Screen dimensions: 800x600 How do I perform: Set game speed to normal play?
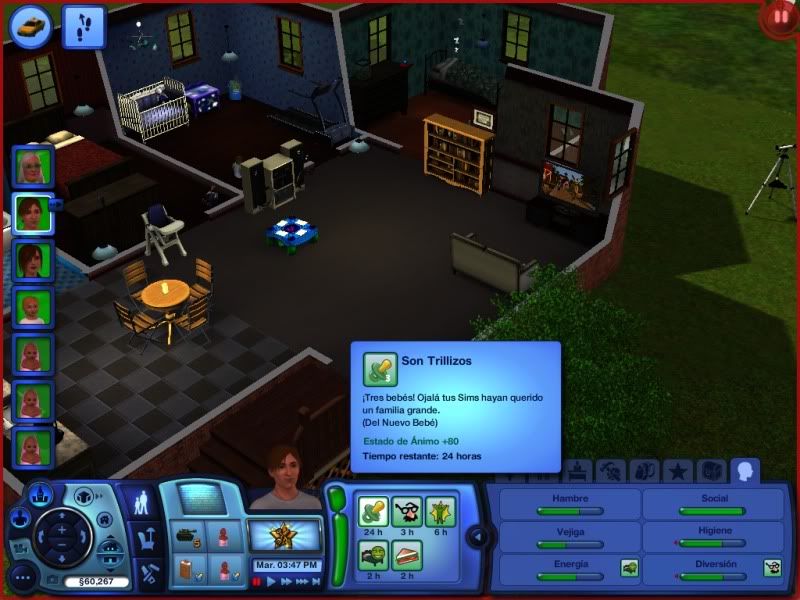click(x=271, y=581)
